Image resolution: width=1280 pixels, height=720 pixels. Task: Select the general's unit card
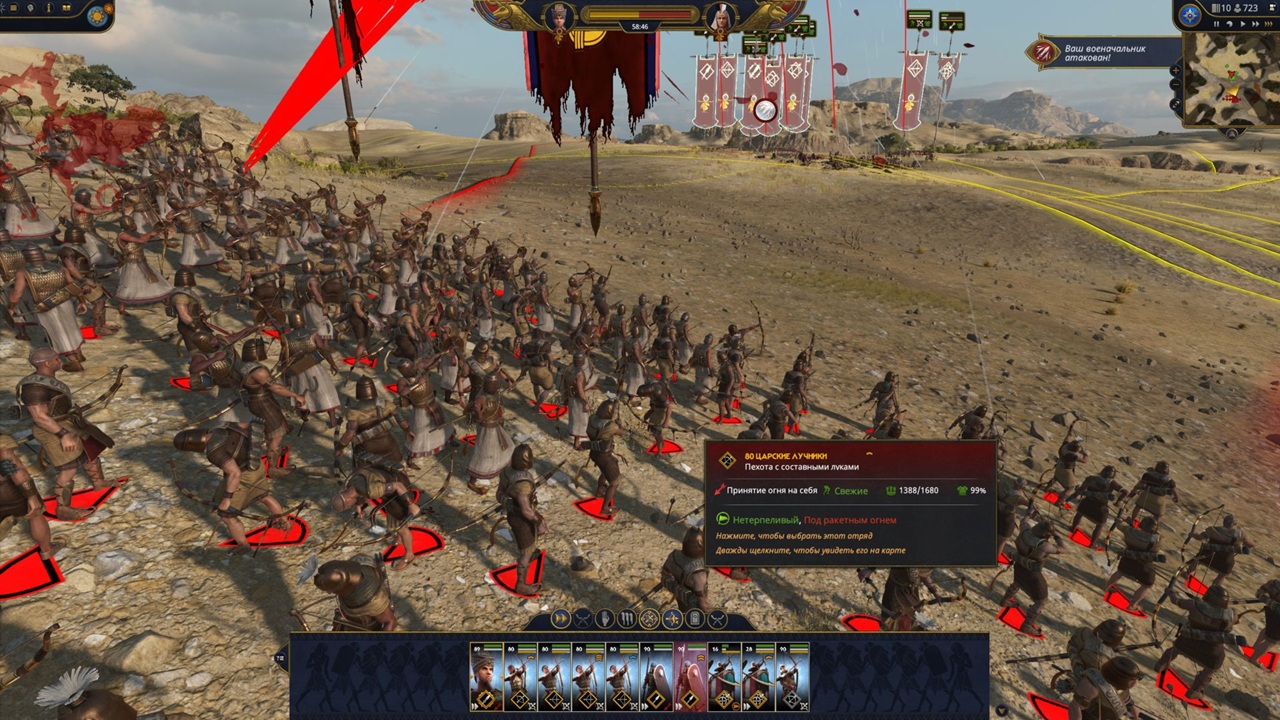point(486,678)
